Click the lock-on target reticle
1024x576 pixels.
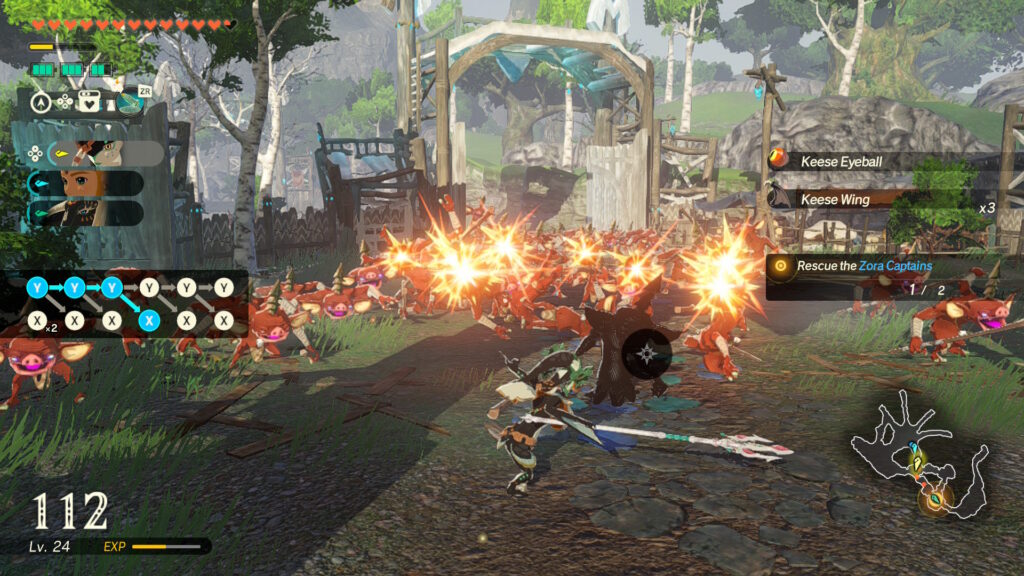coord(649,353)
